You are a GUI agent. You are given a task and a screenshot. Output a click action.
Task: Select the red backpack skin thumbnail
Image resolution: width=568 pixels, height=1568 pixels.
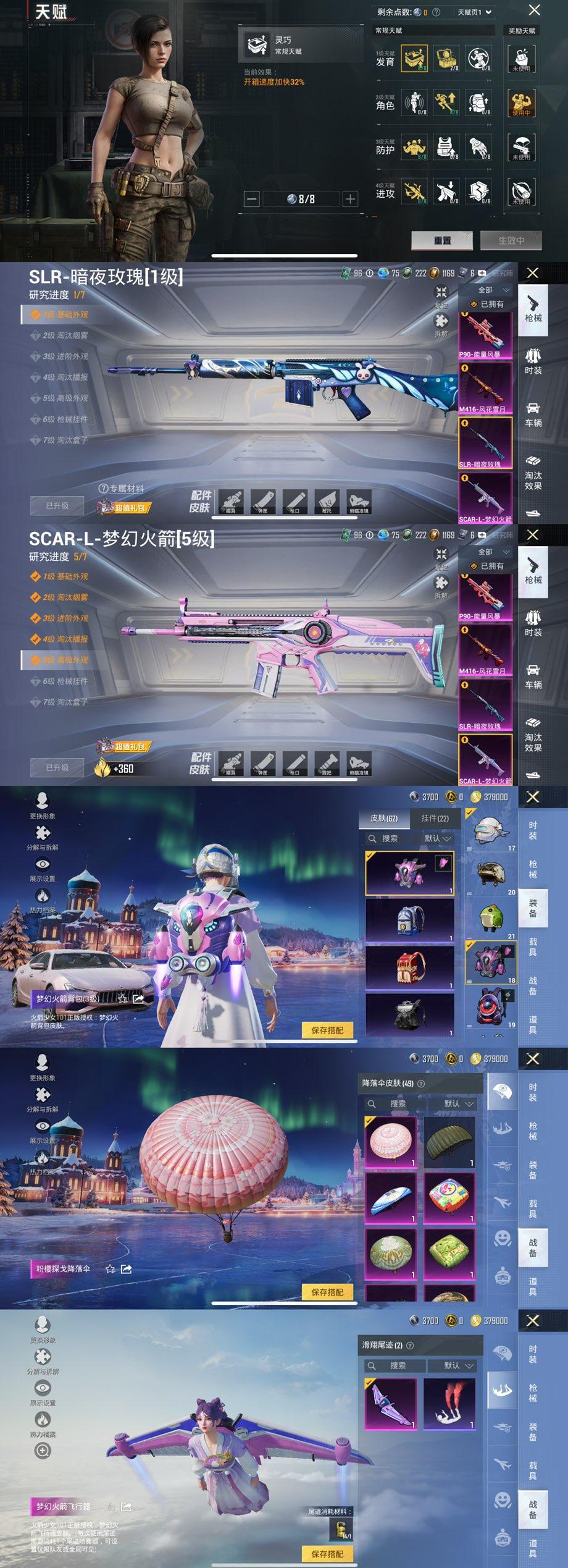coord(409,967)
